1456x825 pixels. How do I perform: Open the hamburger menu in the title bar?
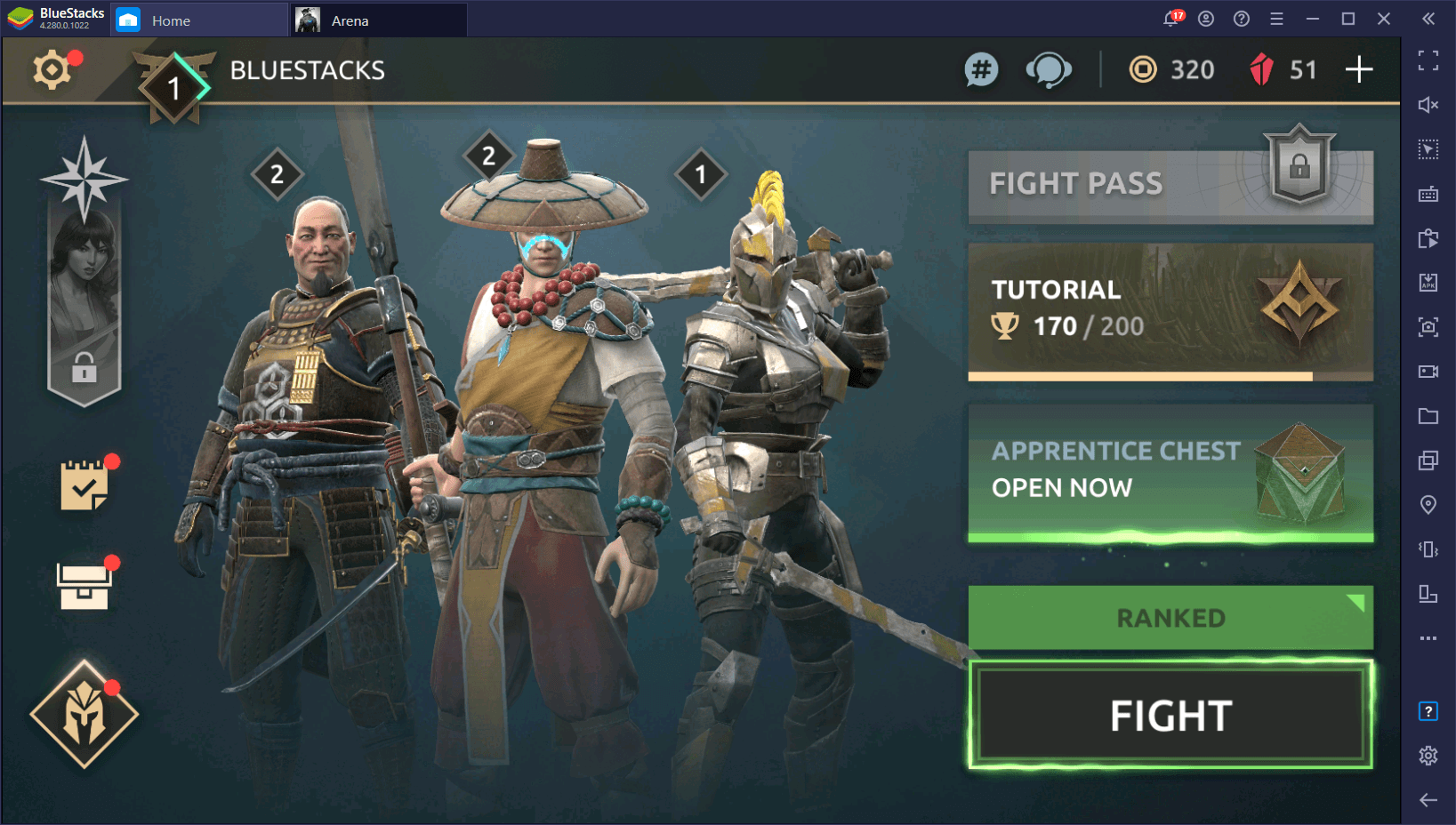pyautogui.click(x=1276, y=18)
